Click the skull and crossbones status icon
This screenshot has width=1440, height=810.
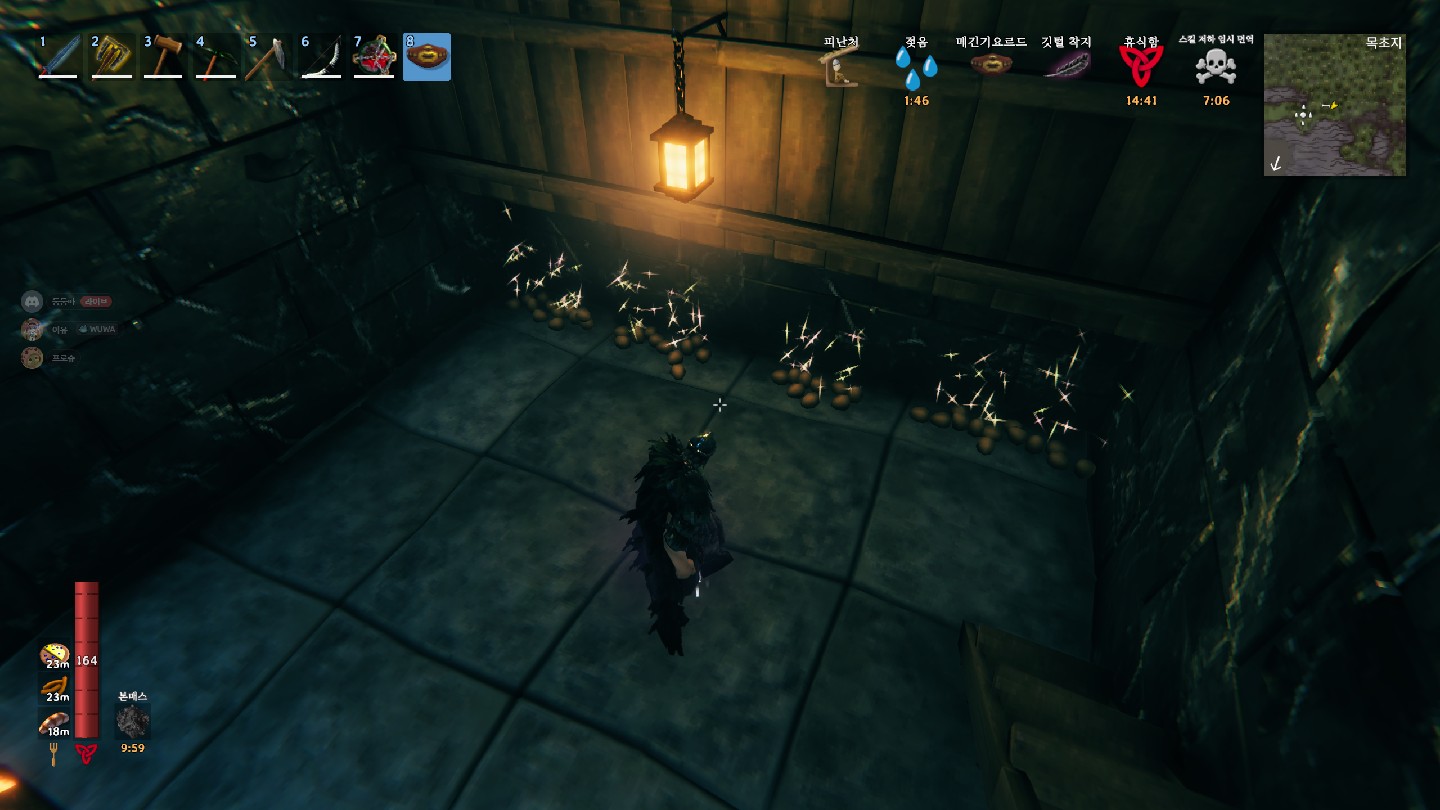(1215, 68)
